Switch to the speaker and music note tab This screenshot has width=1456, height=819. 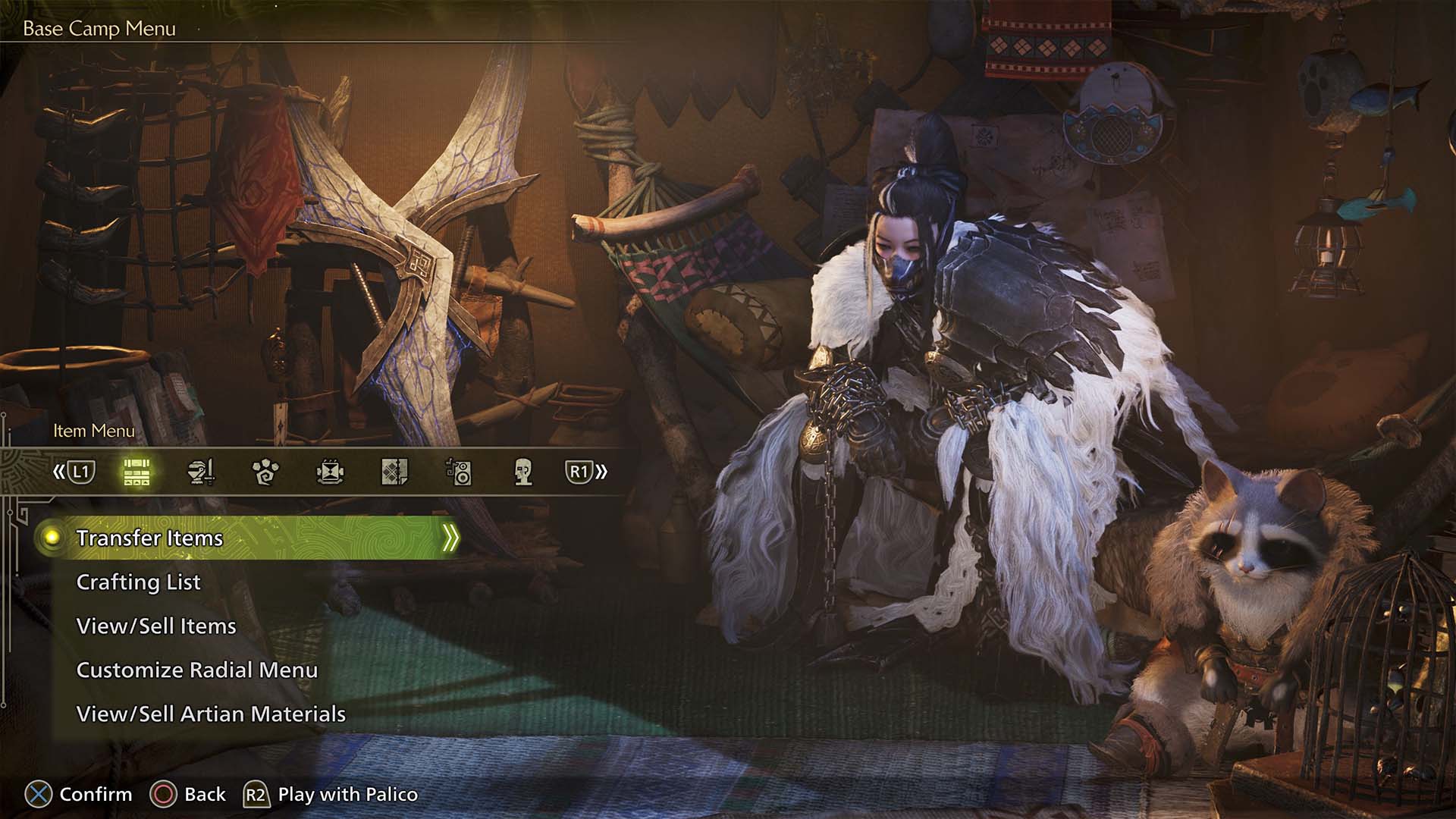(459, 472)
